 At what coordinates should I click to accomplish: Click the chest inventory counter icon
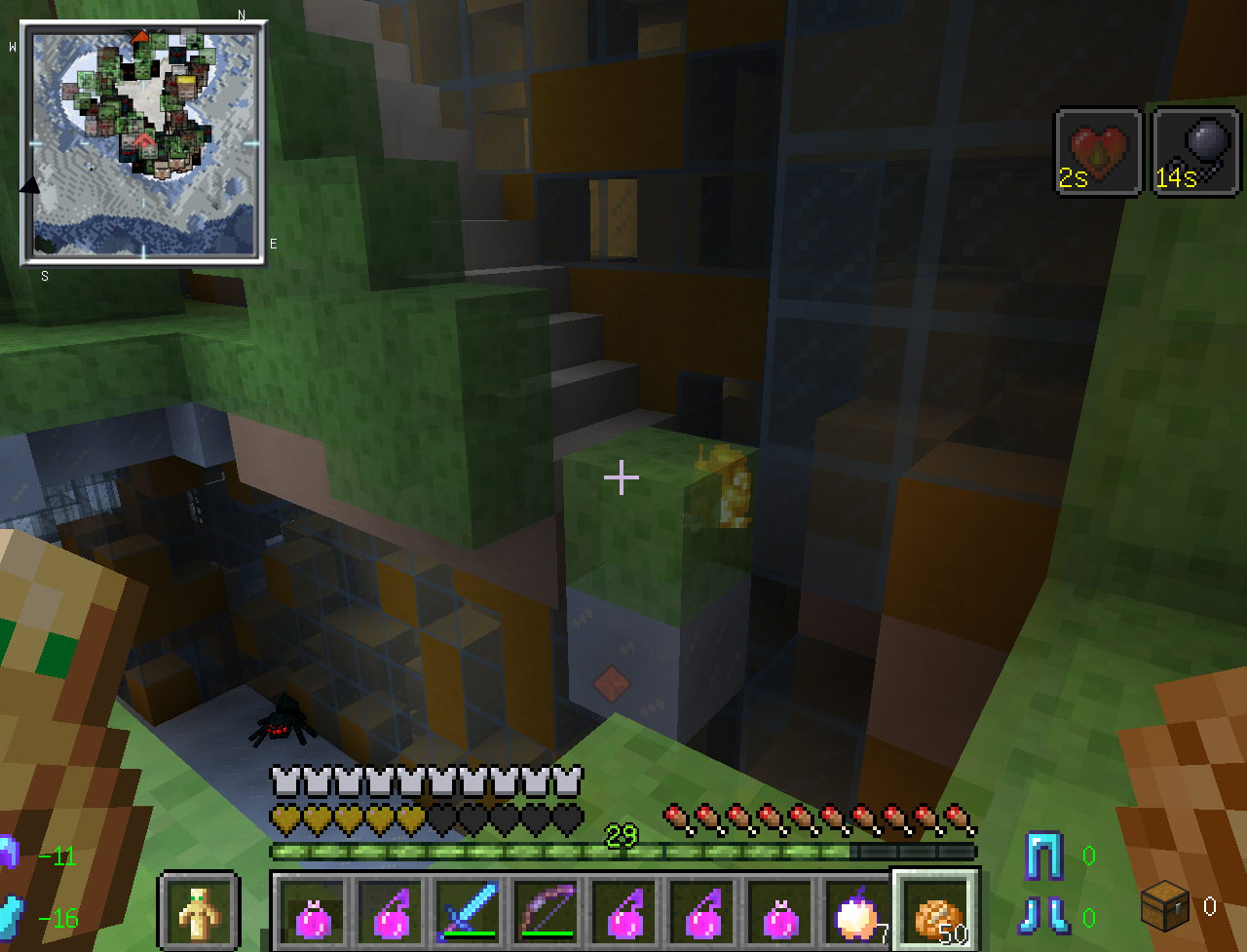click(1165, 905)
